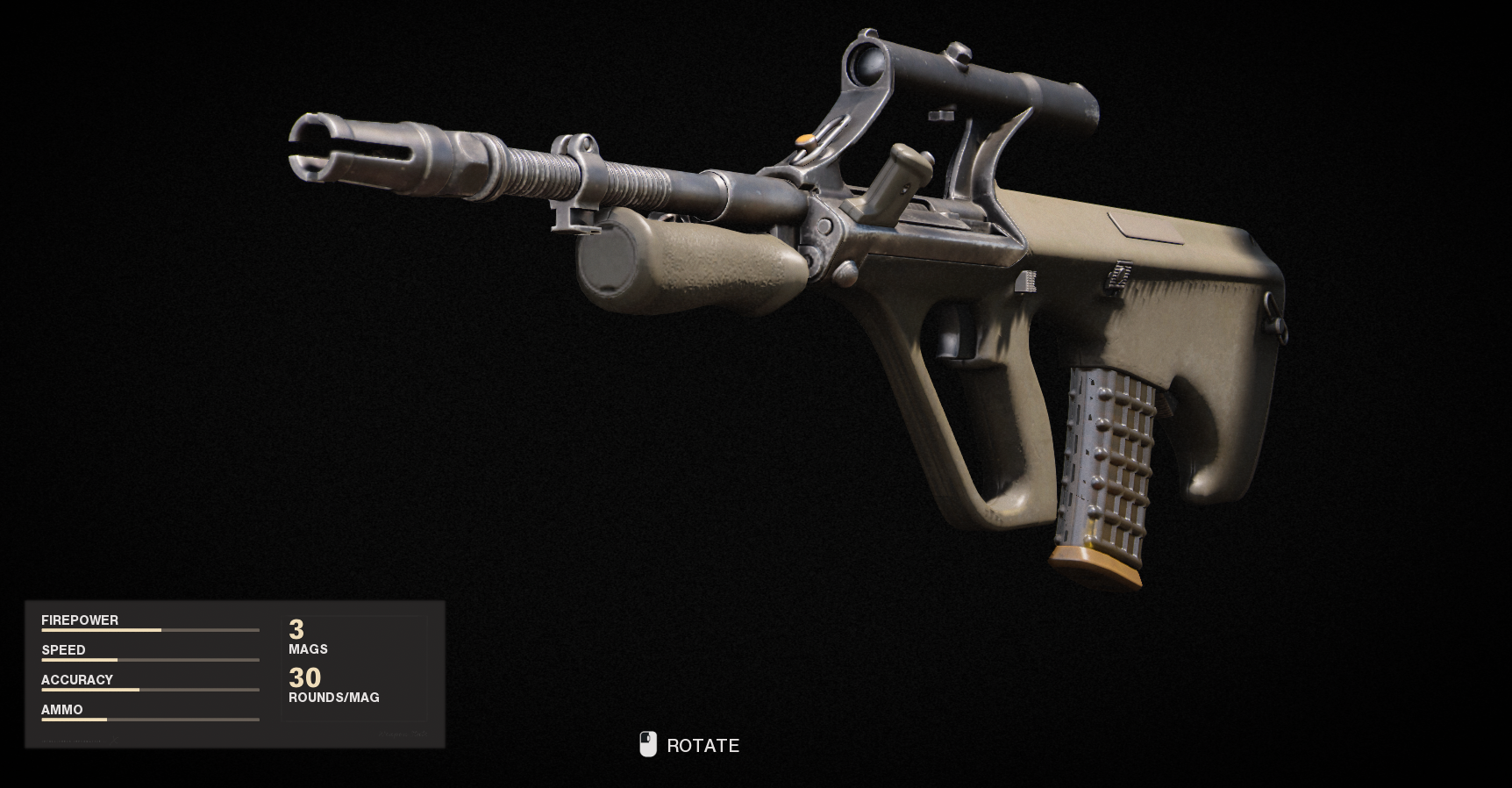1512x788 pixels.
Task: Select the ACCURACY stat row
Action: click(x=77, y=679)
